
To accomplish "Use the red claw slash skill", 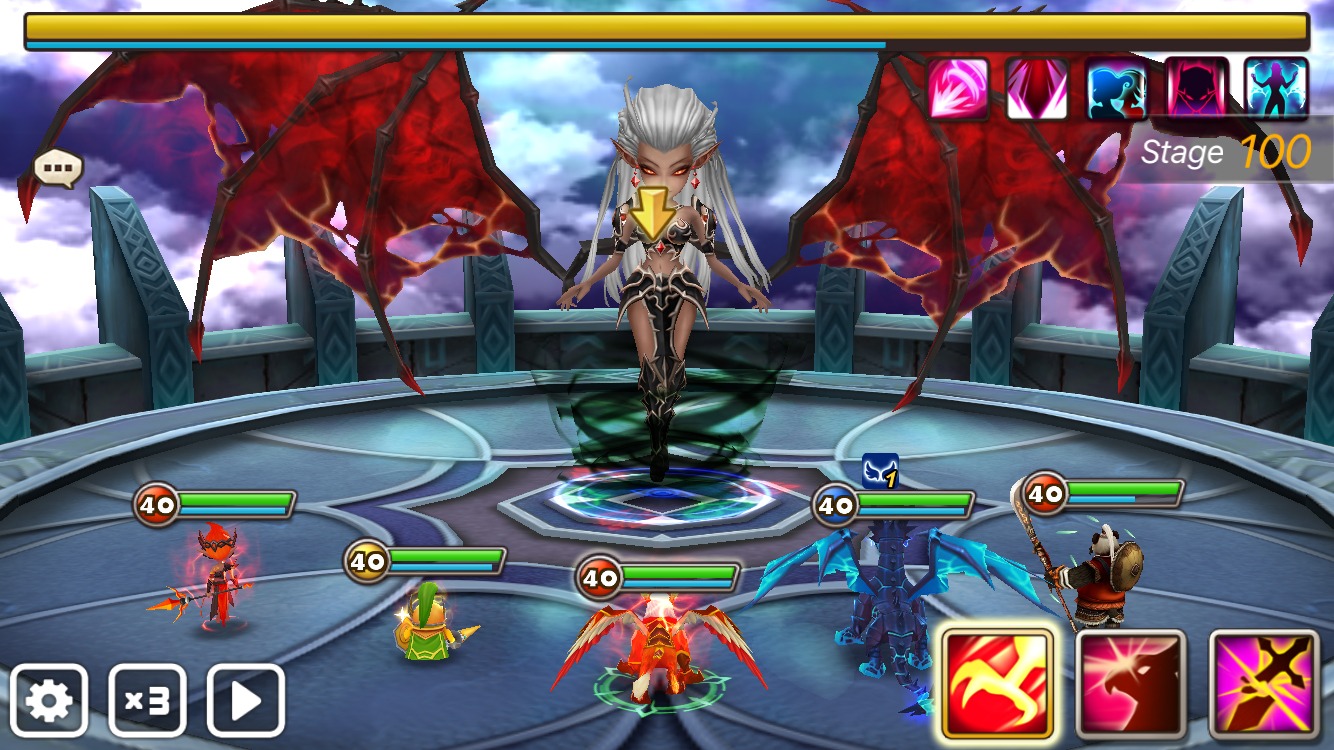I will (997, 686).
